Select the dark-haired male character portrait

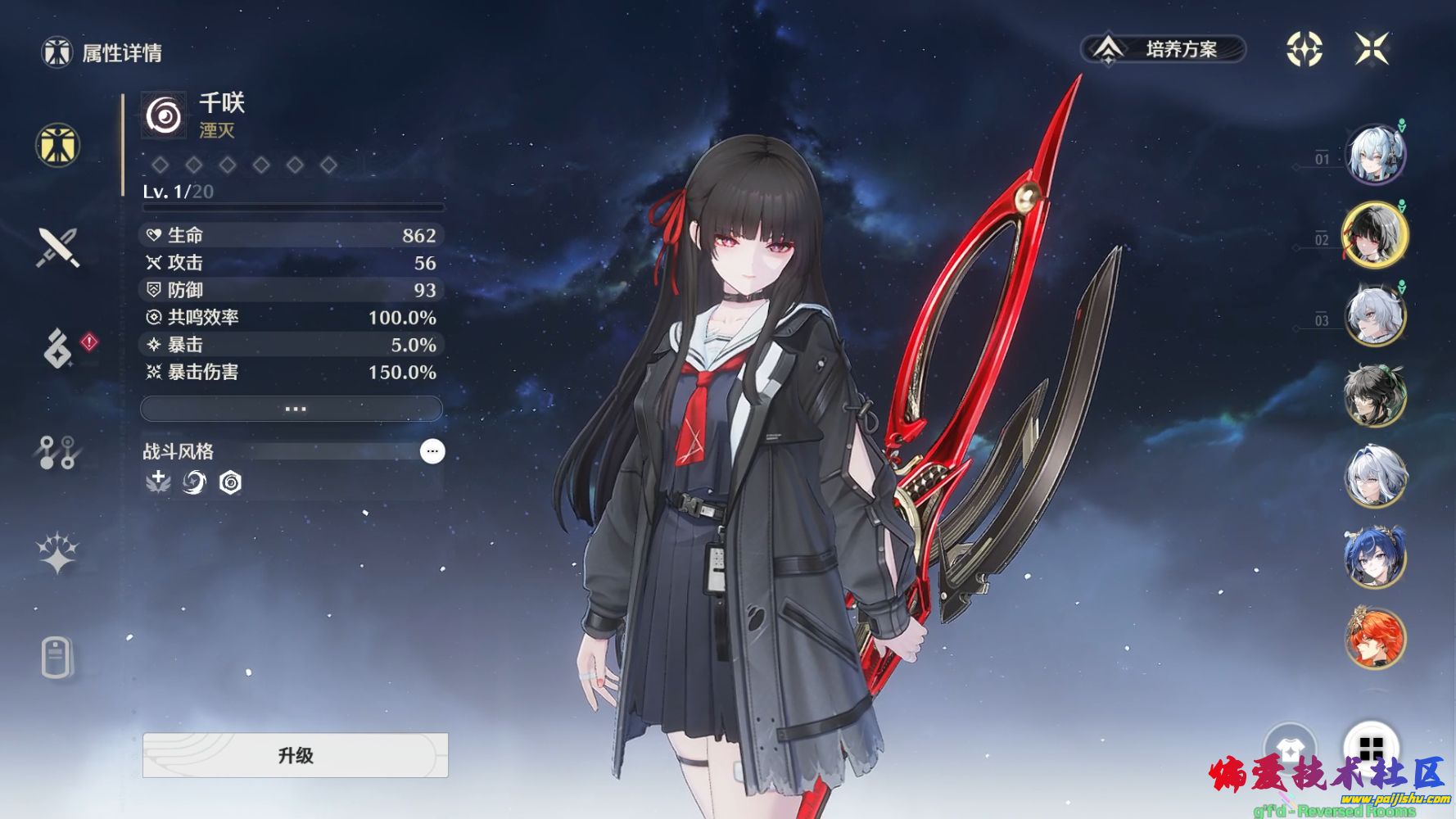[x=1376, y=396]
